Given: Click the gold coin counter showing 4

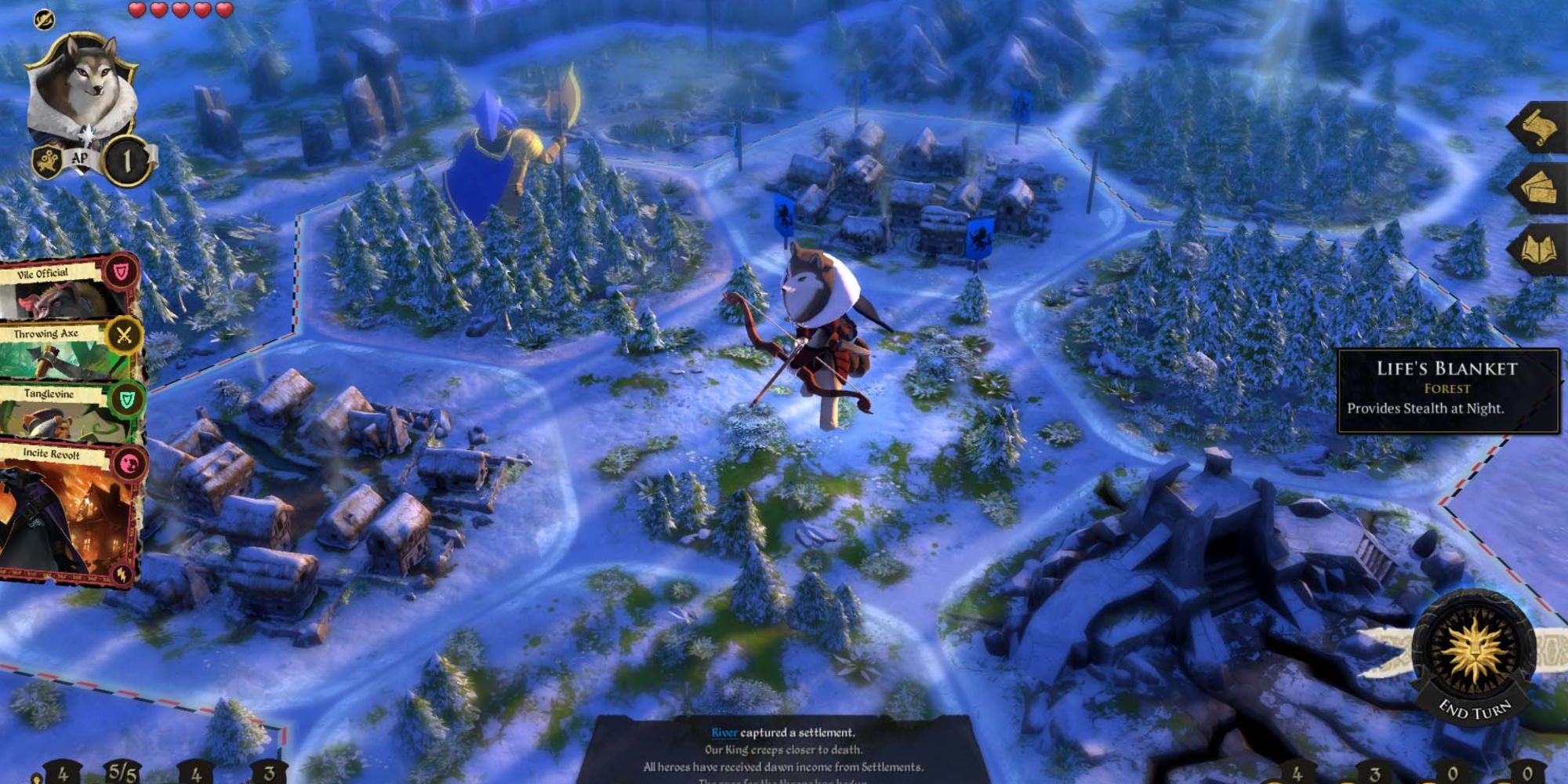Looking at the screenshot, I should pyautogui.click(x=63, y=772).
